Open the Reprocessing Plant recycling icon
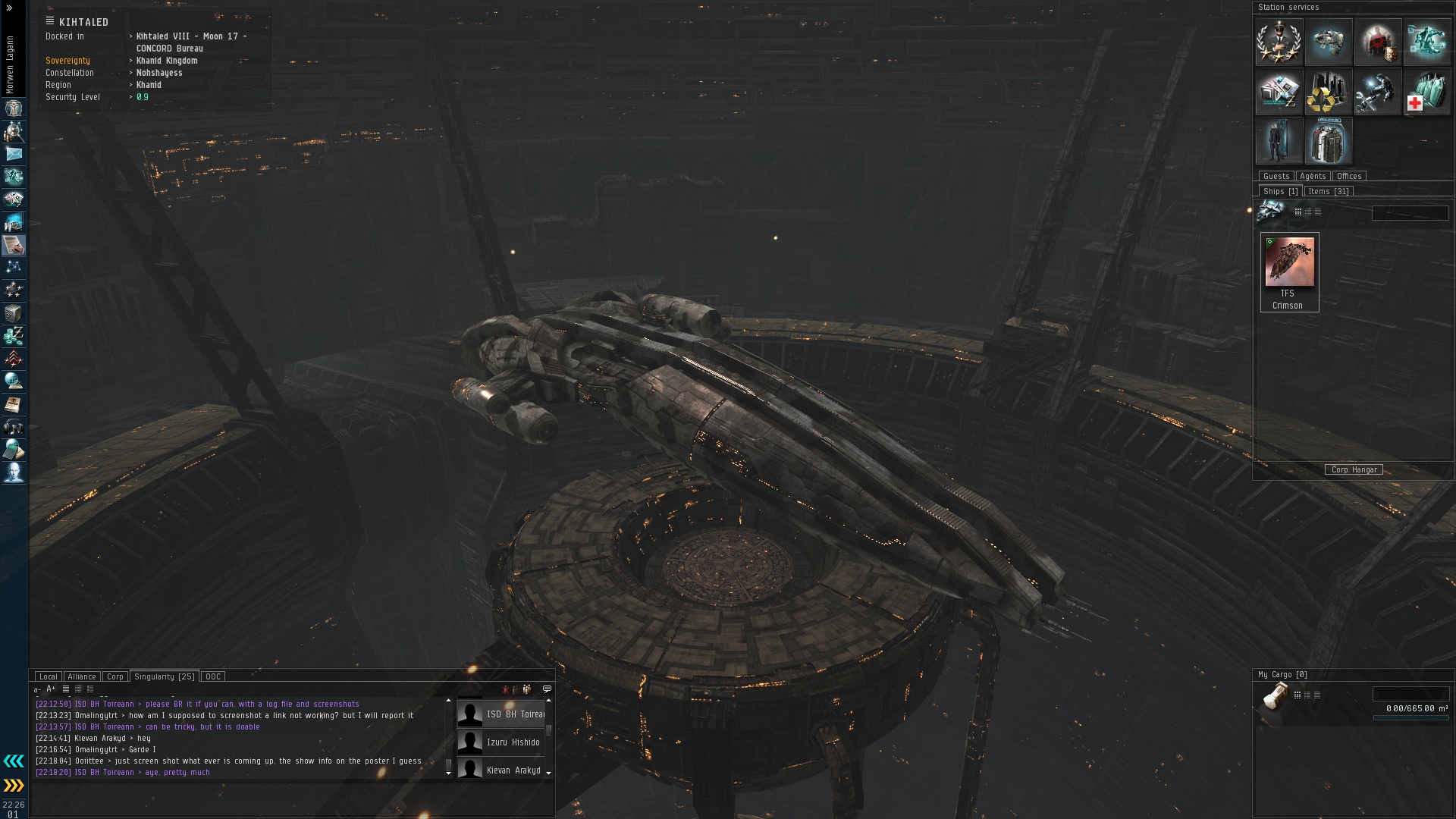Screen dimensions: 1456x819 coord(1328,92)
